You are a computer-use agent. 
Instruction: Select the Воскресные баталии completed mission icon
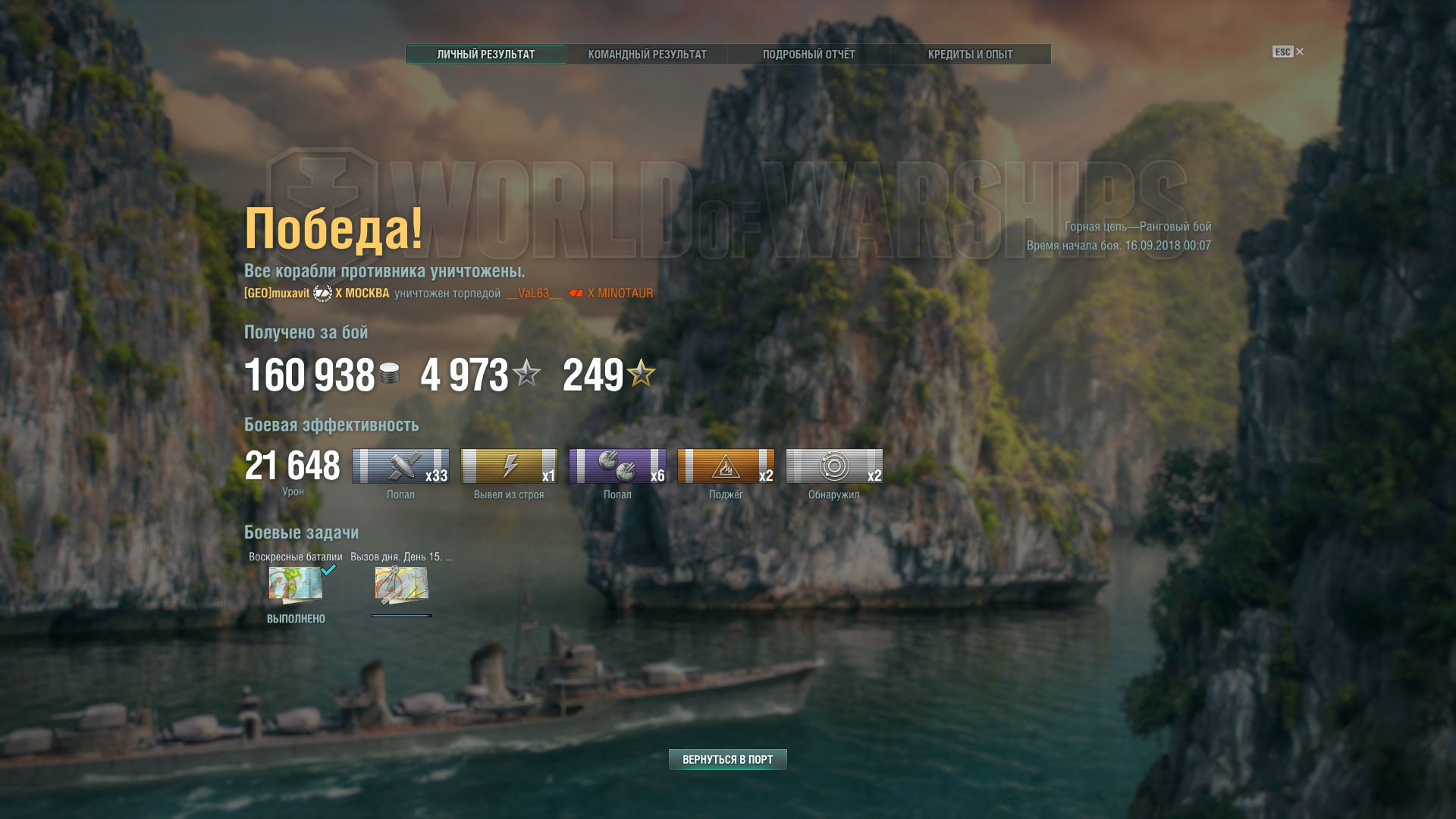[296, 585]
